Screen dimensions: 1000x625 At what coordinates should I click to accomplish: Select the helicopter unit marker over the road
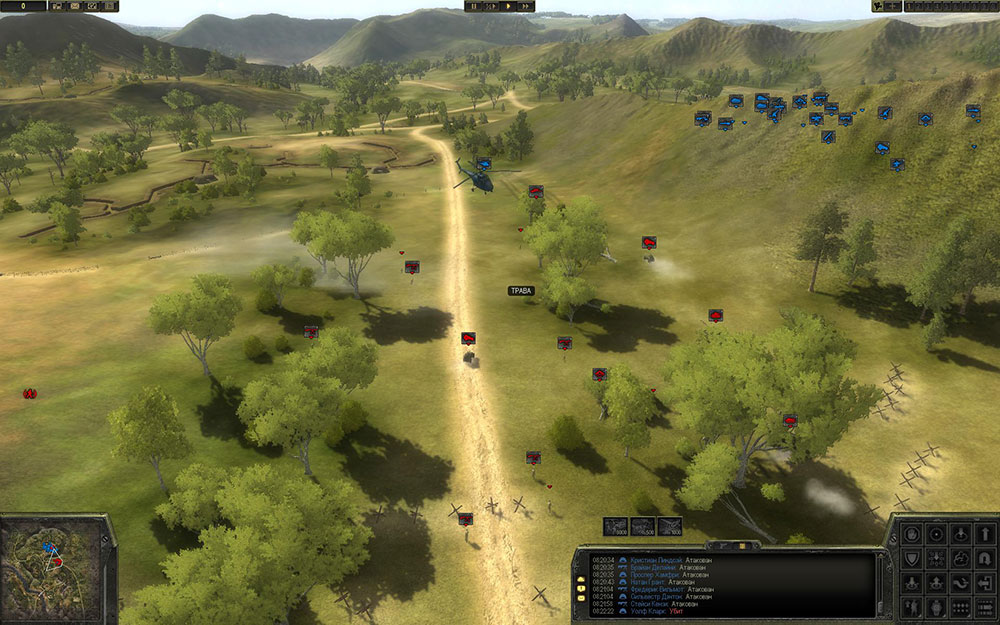coord(484,165)
